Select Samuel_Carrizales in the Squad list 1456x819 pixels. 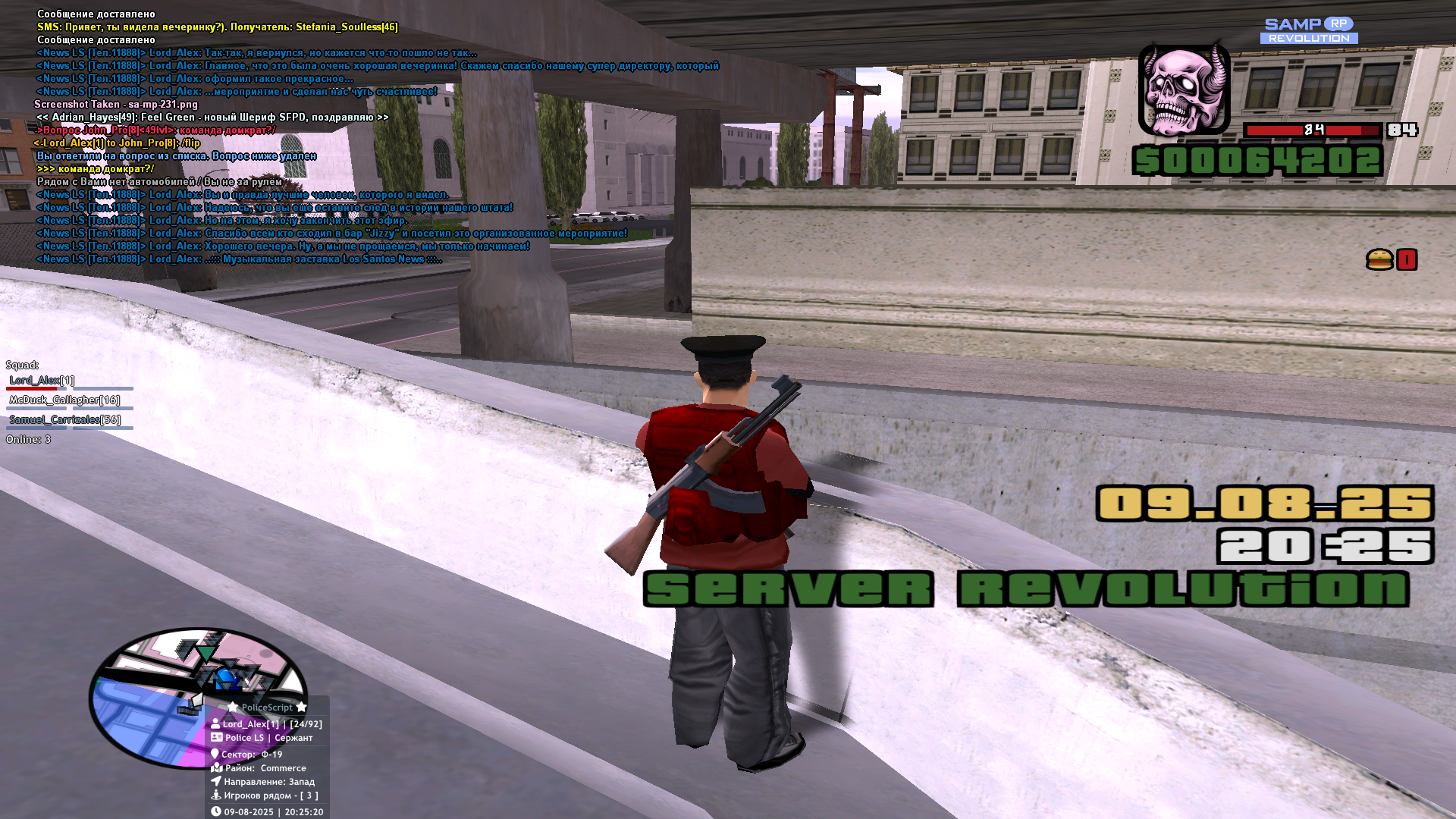[65, 419]
